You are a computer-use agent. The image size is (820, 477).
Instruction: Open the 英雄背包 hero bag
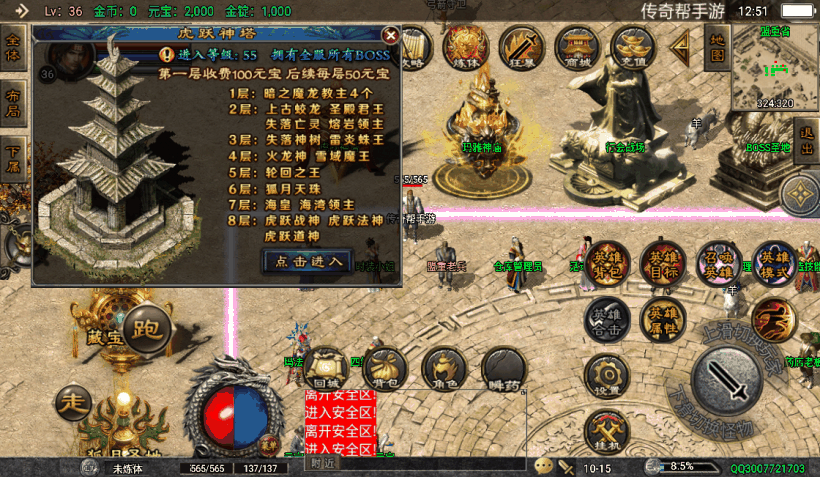pos(607,262)
